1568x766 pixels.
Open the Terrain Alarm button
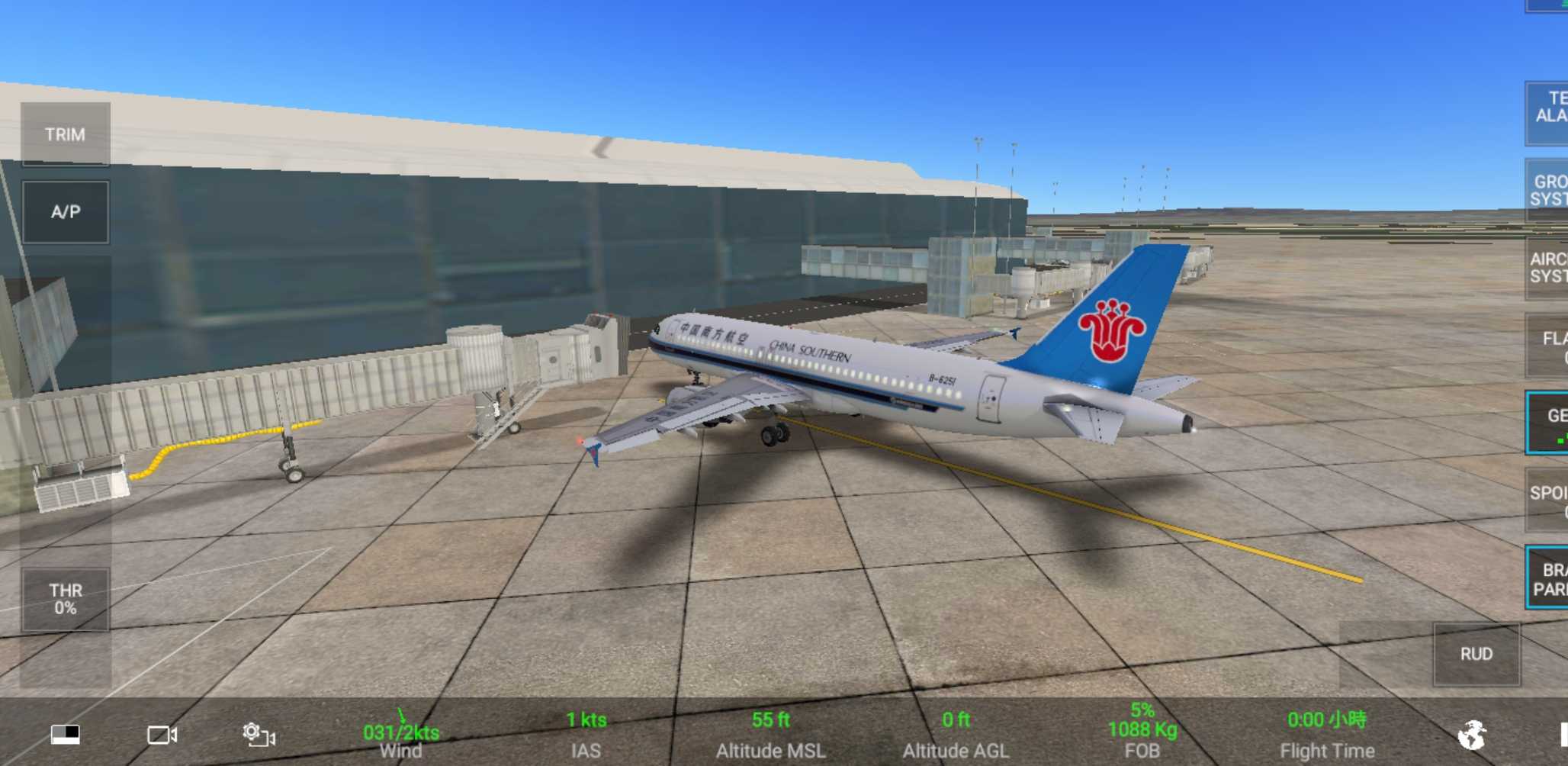tap(1549, 111)
